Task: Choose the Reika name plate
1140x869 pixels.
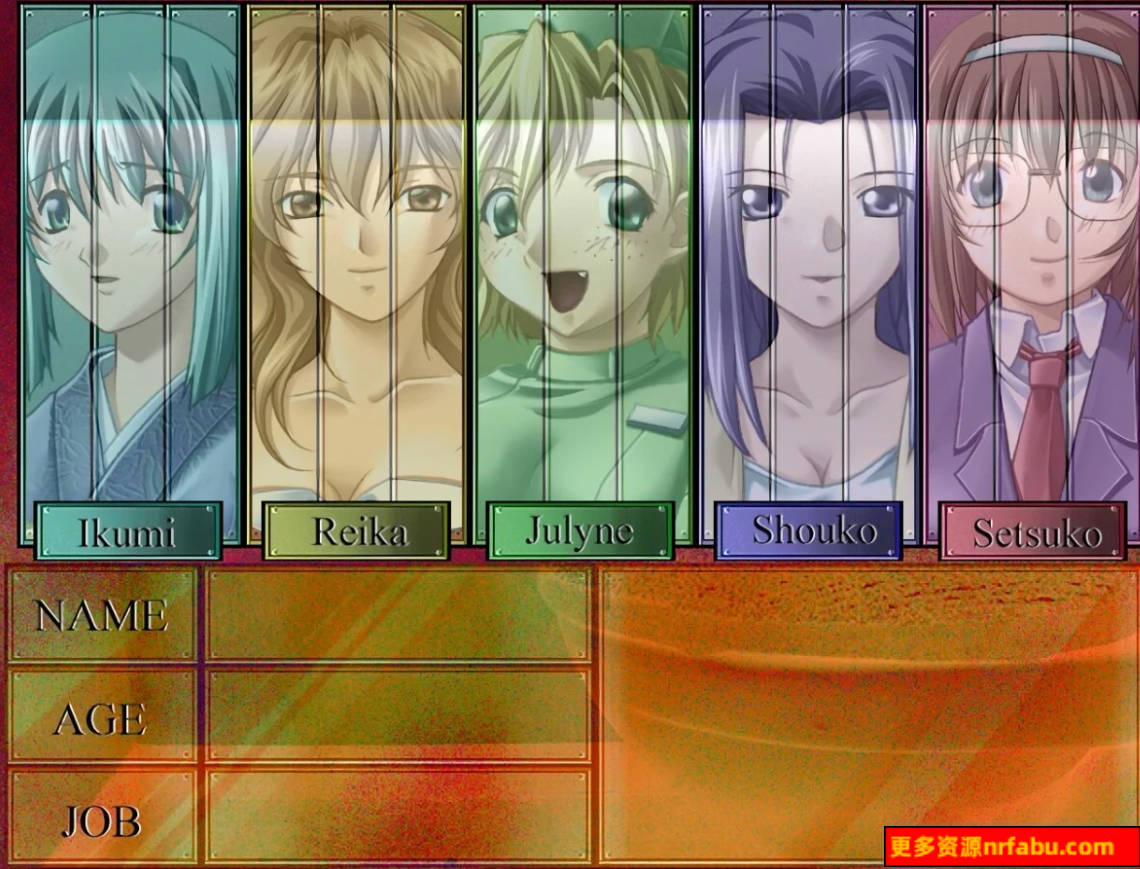Action: 356,531
